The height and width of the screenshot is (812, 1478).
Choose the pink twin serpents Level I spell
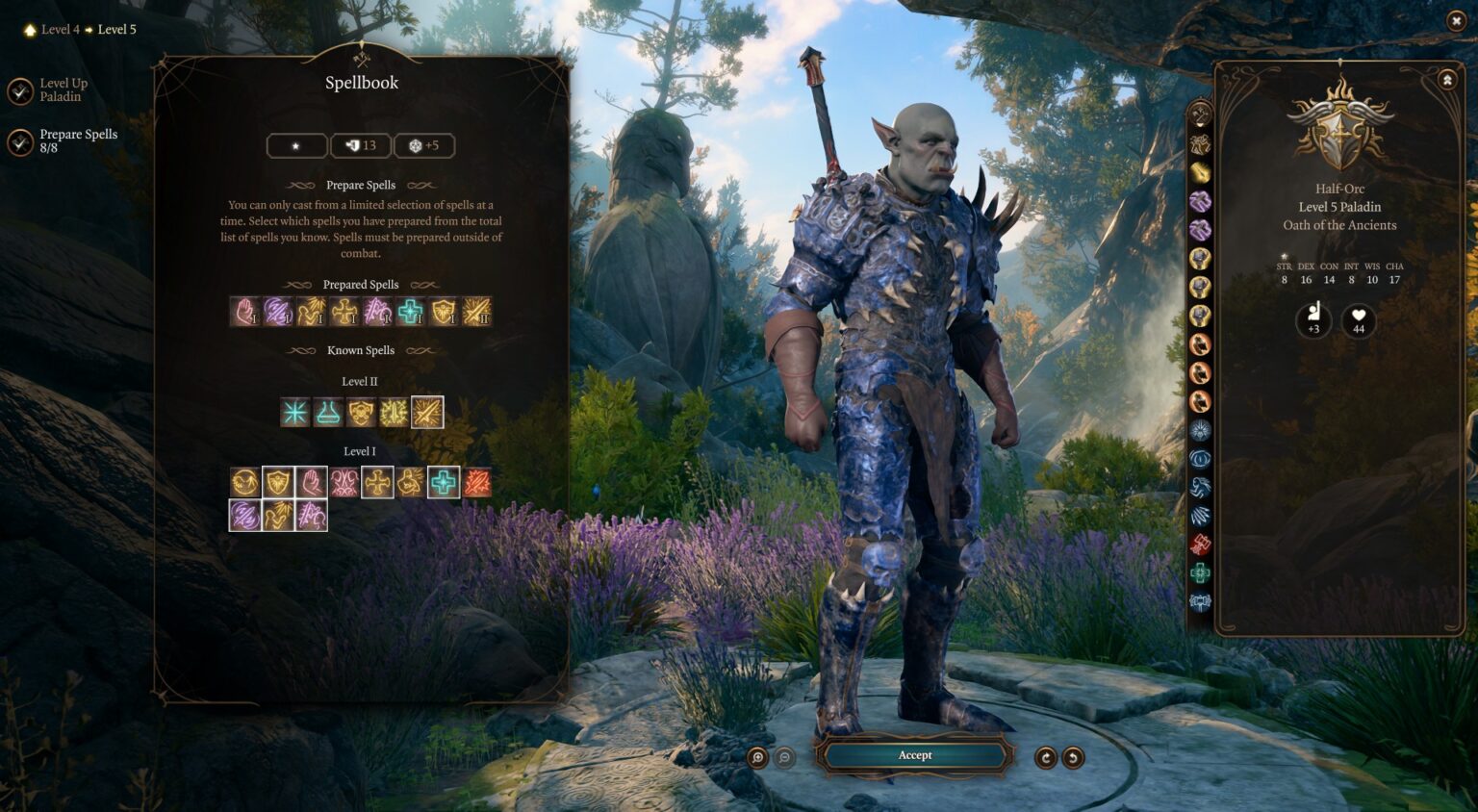(344, 482)
